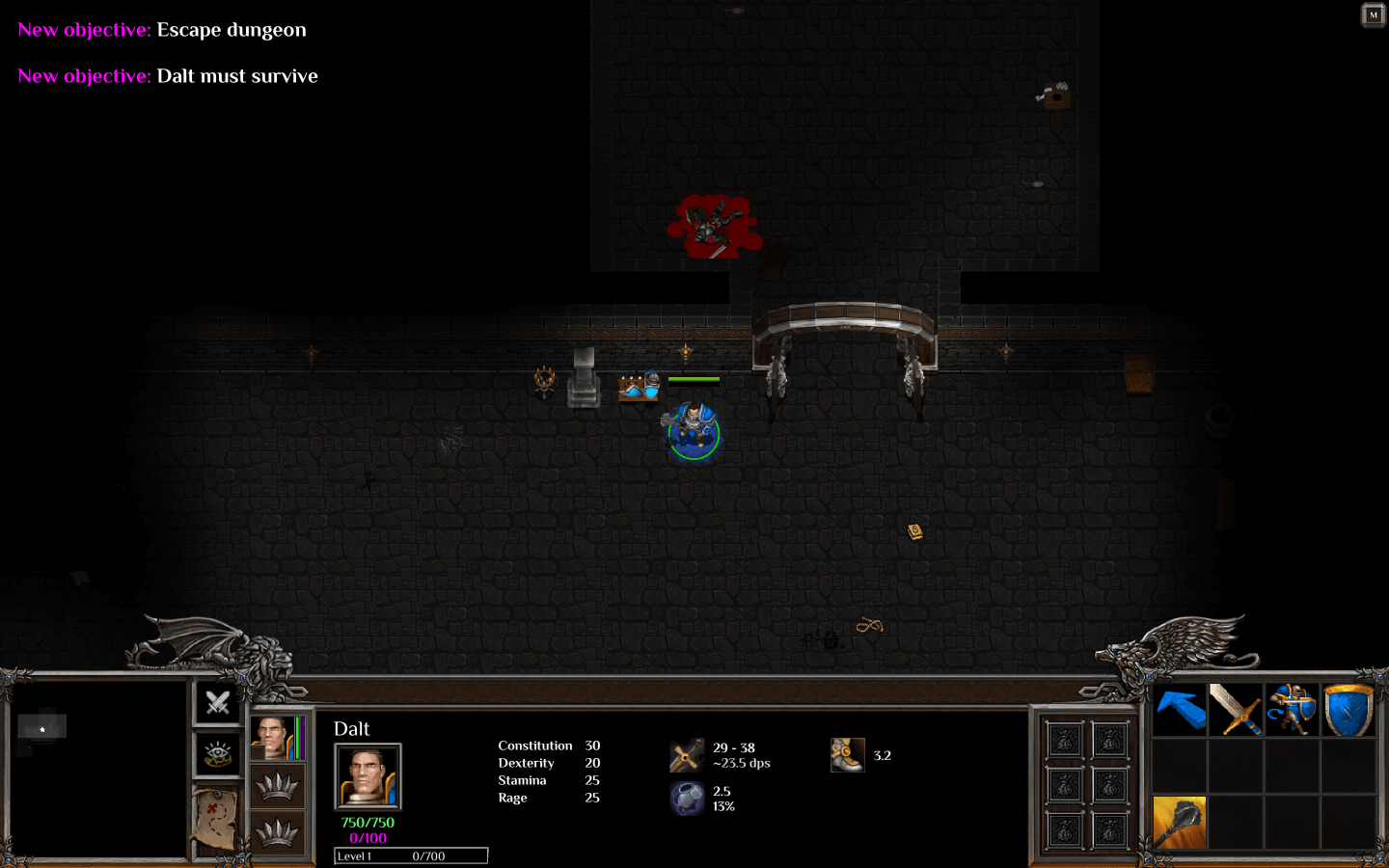This screenshot has width=1389, height=868.
Task: Toggle the eye icon minimap button
Action: (218, 754)
